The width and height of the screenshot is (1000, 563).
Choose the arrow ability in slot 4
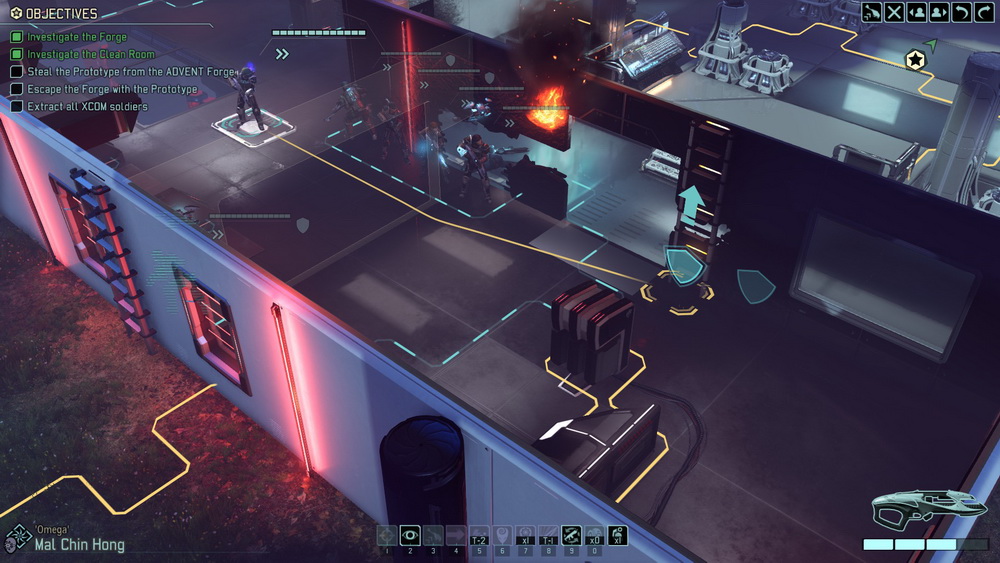click(455, 535)
